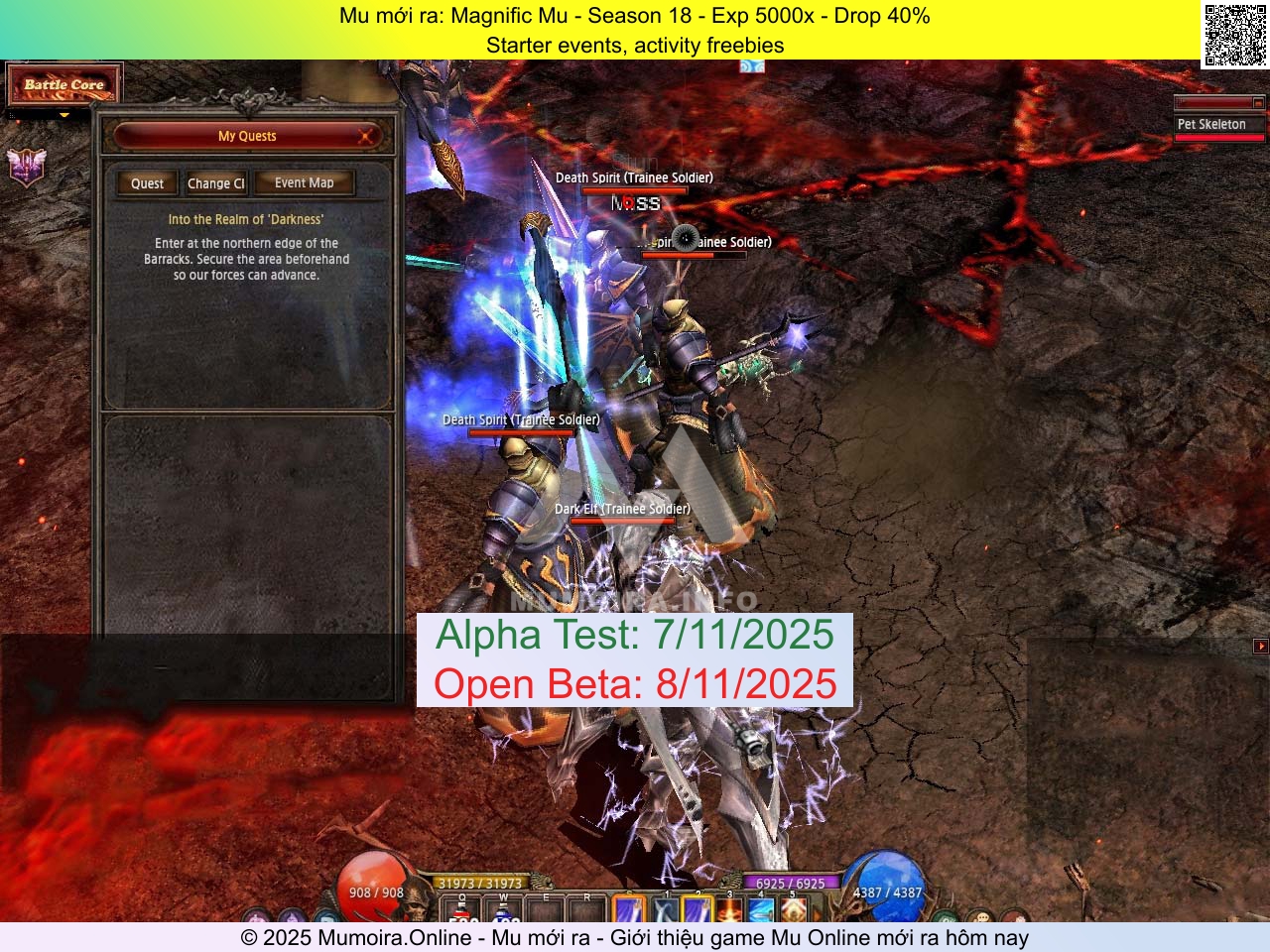
Task: Toggle the highlighted skill in slot 2
Action: 698,909
